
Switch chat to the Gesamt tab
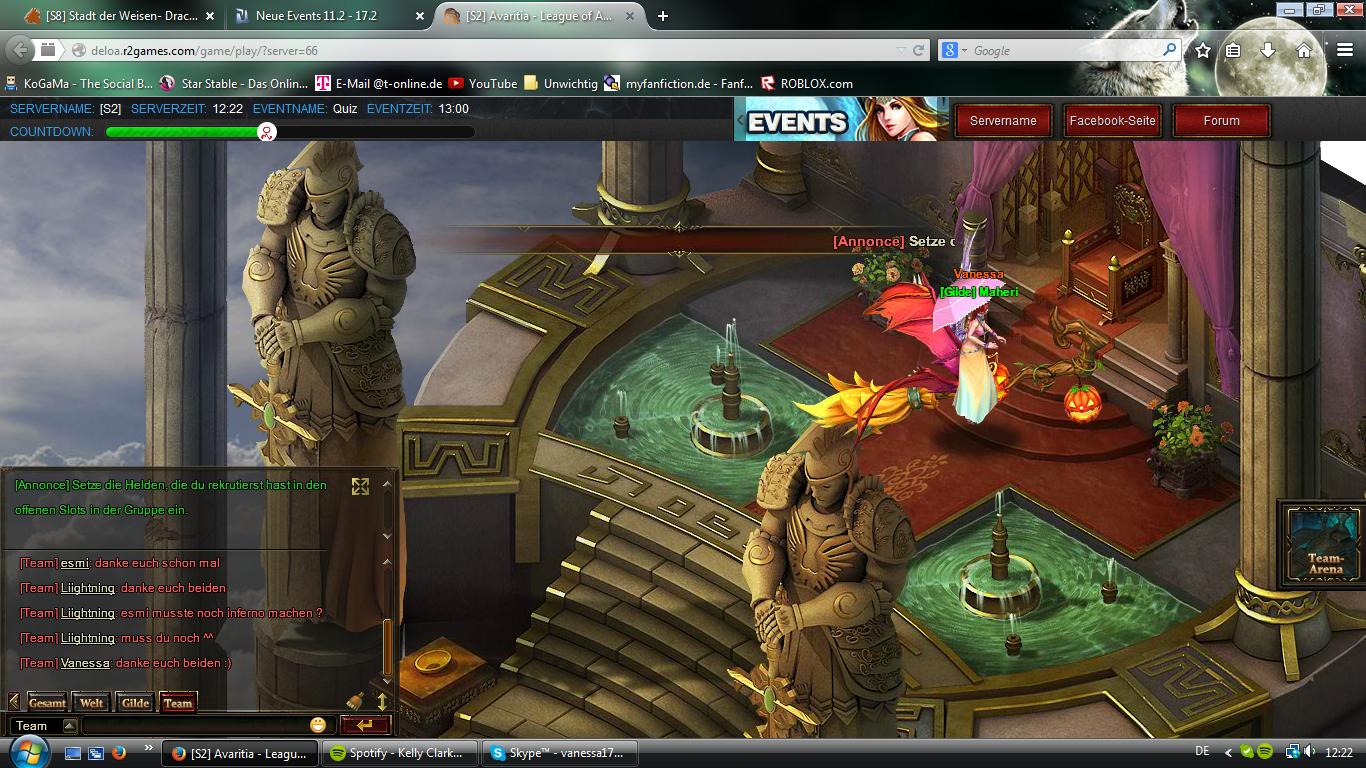click(47, 703)
